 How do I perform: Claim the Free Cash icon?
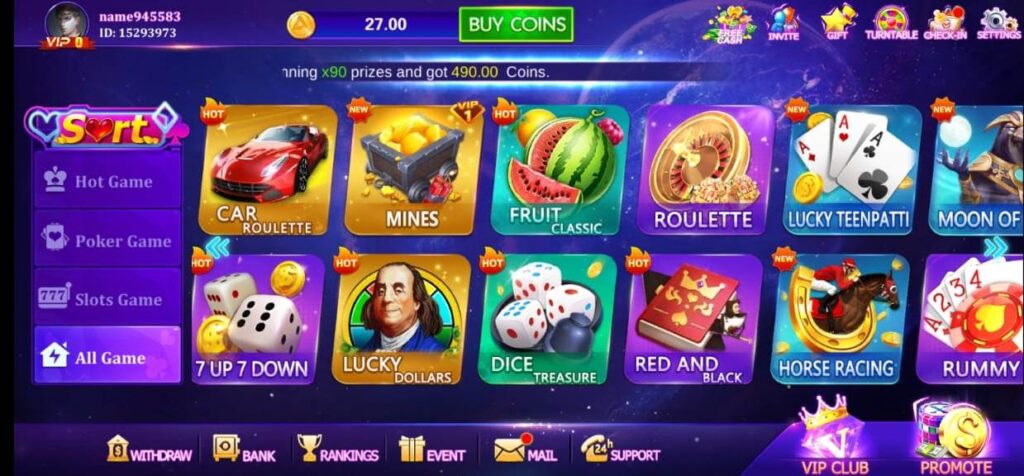(x=730, y=22)
